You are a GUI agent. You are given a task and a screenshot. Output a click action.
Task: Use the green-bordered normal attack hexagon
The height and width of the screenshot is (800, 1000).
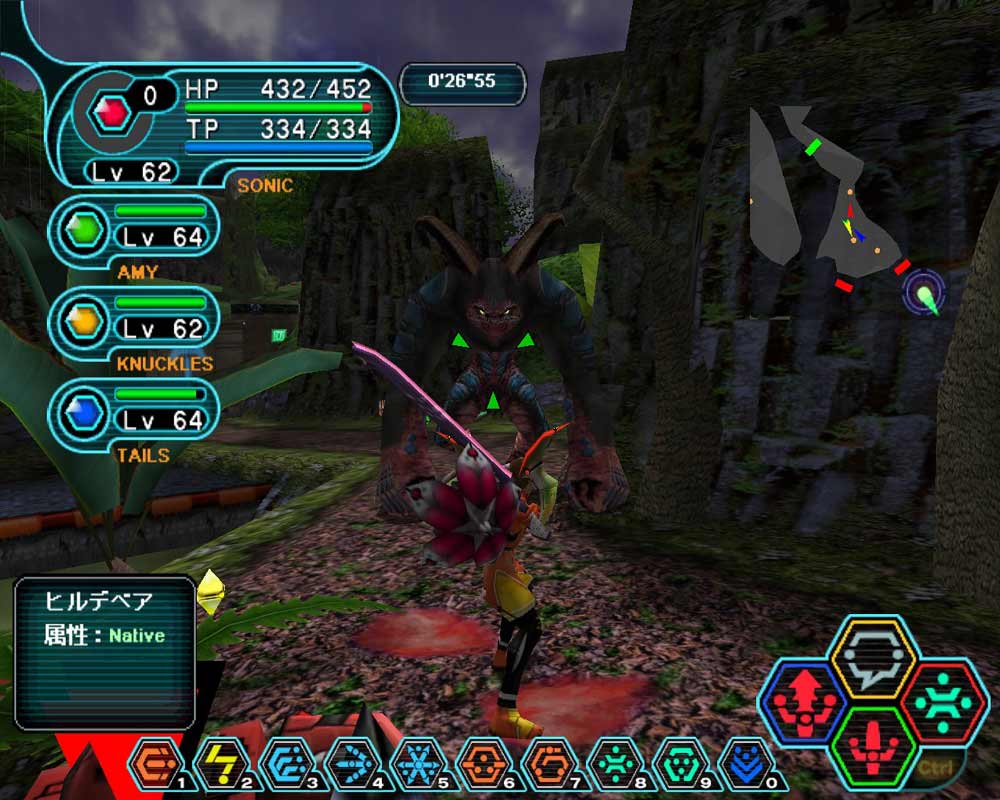point(875,747)
